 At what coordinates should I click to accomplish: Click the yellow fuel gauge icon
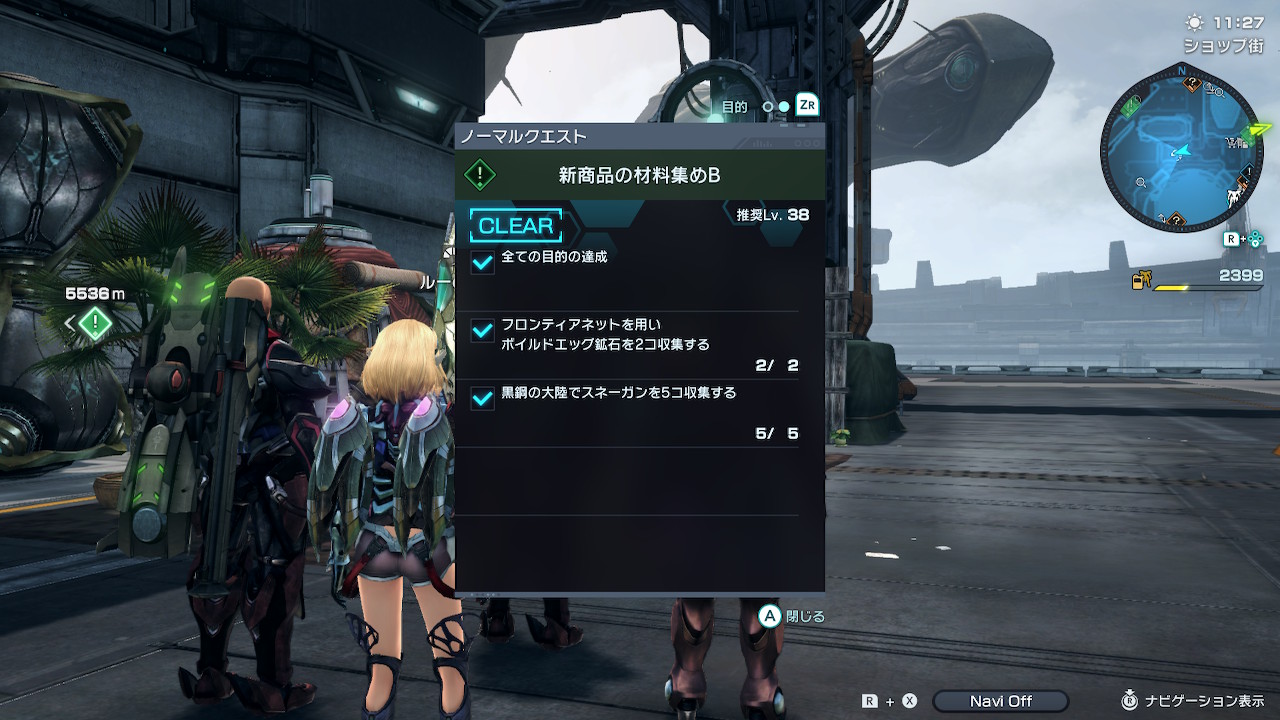pyautogui.click(x=1141, y=281)
